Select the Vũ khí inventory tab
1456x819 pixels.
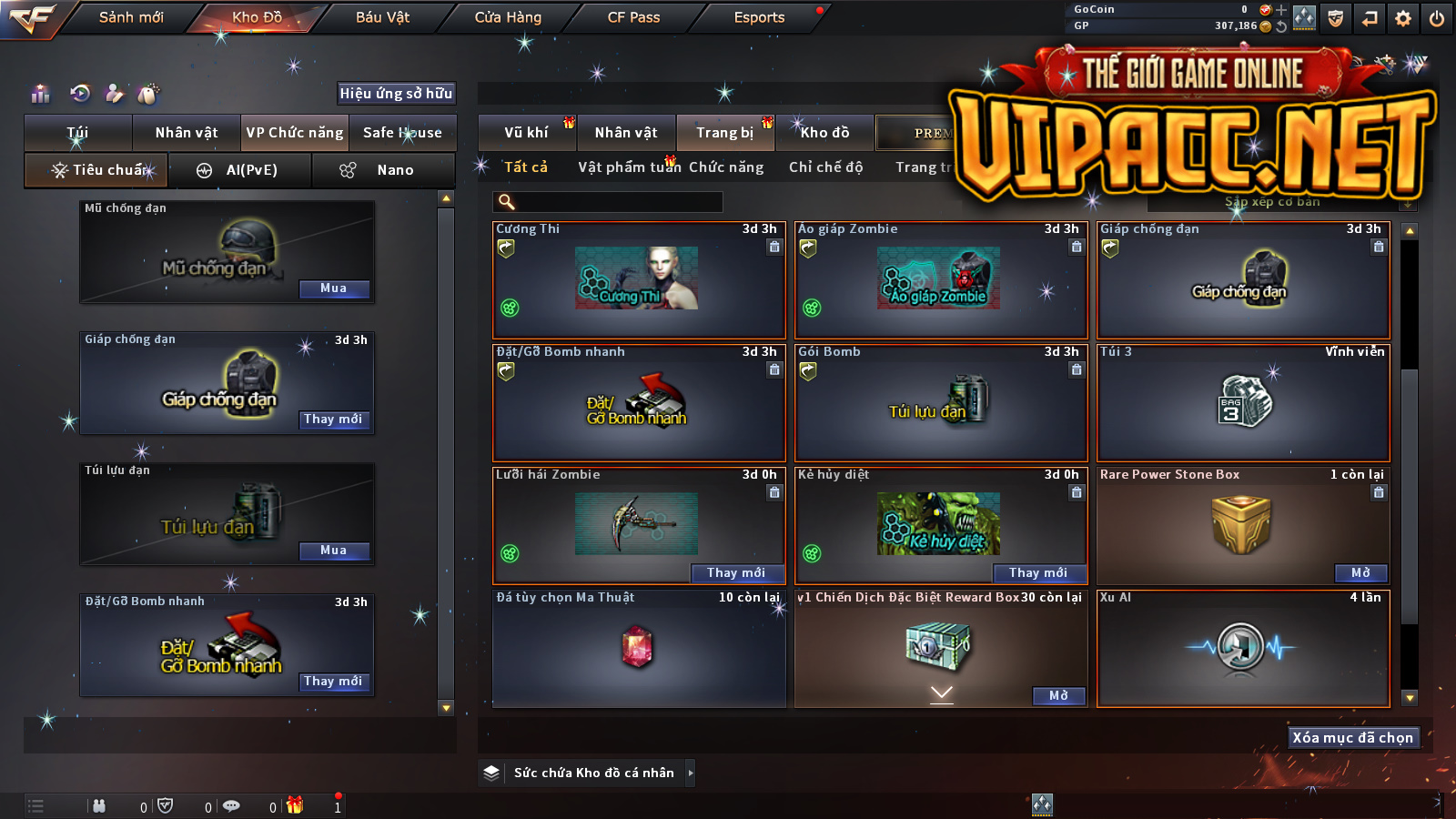(x=526, y=133)
